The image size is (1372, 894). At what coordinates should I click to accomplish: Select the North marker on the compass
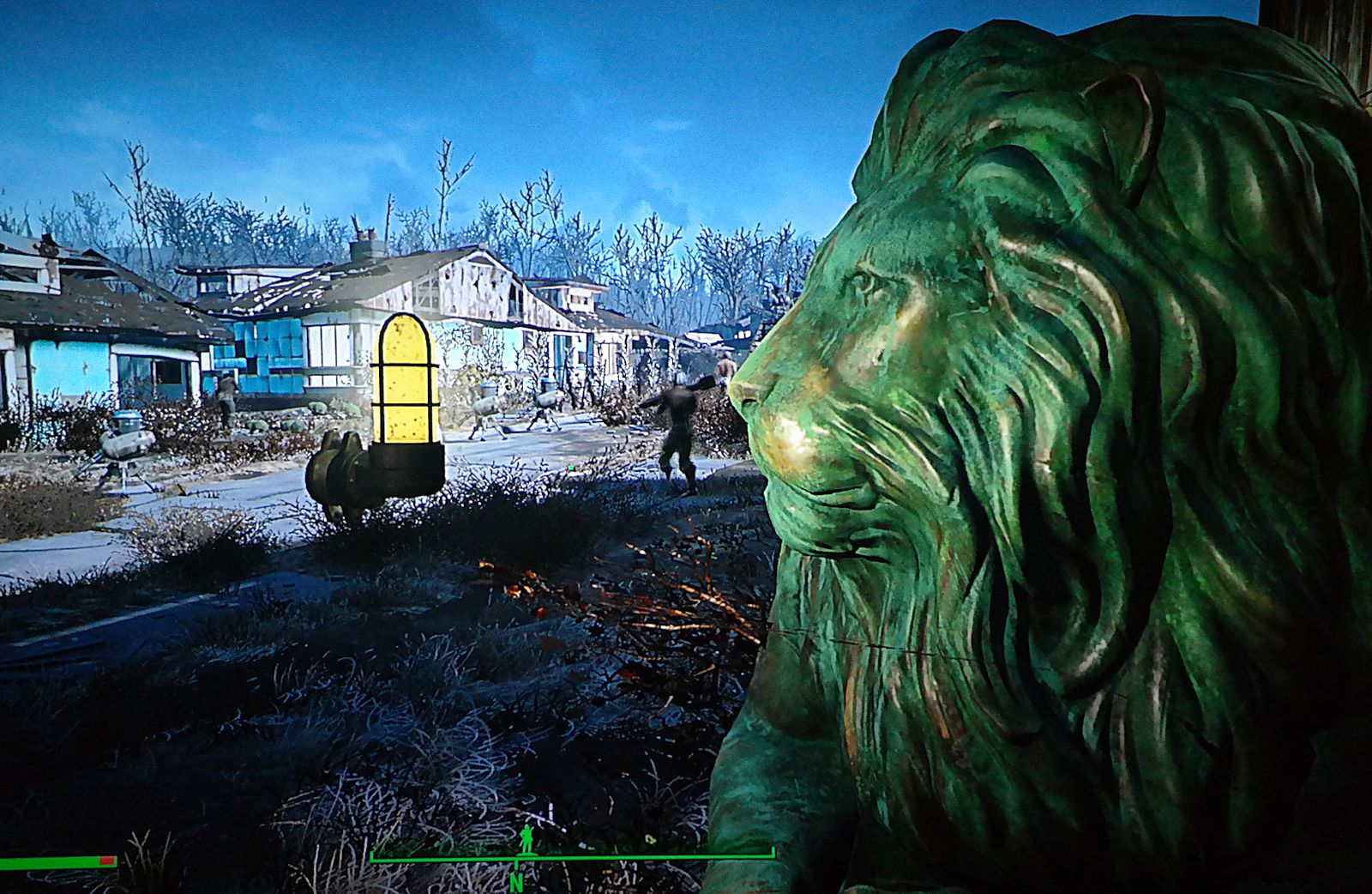pyautogui.click(x=515, y=881)
